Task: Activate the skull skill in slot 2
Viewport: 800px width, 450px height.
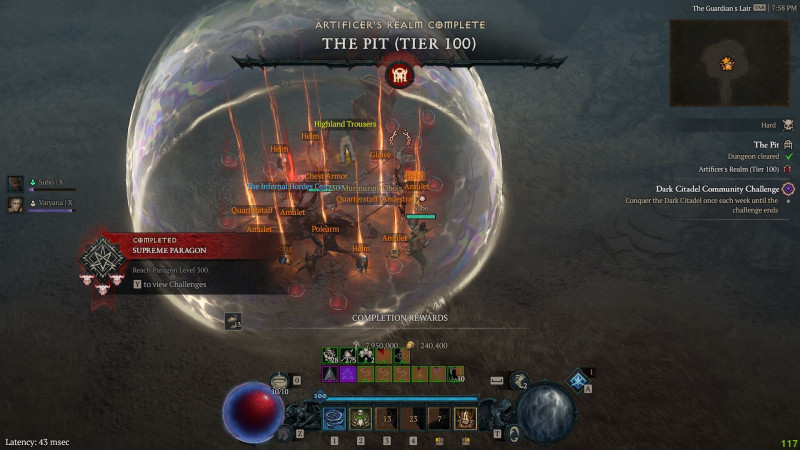Action: pos(360,419)
